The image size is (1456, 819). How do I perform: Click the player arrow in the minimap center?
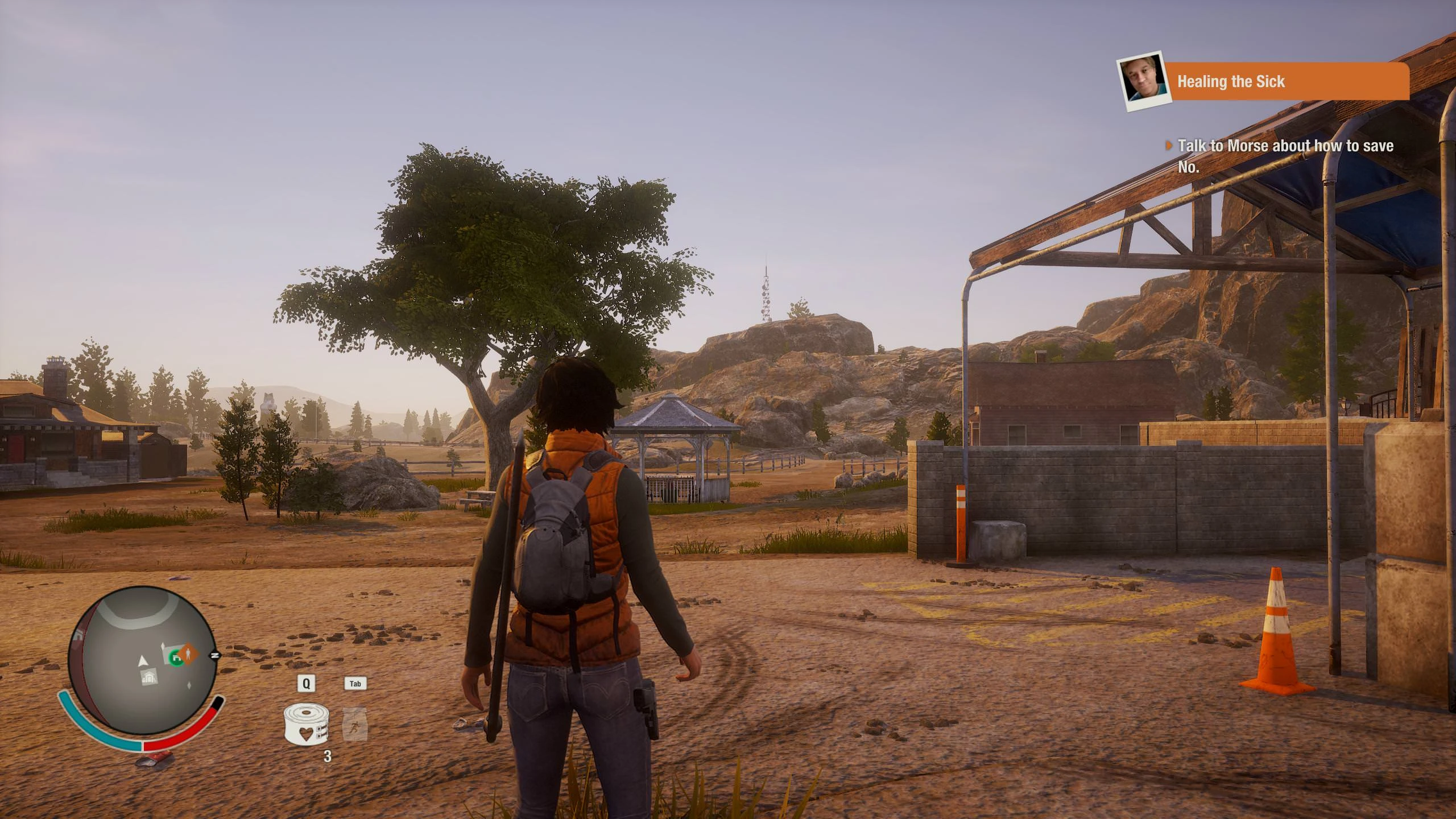[x=143, y=661]
